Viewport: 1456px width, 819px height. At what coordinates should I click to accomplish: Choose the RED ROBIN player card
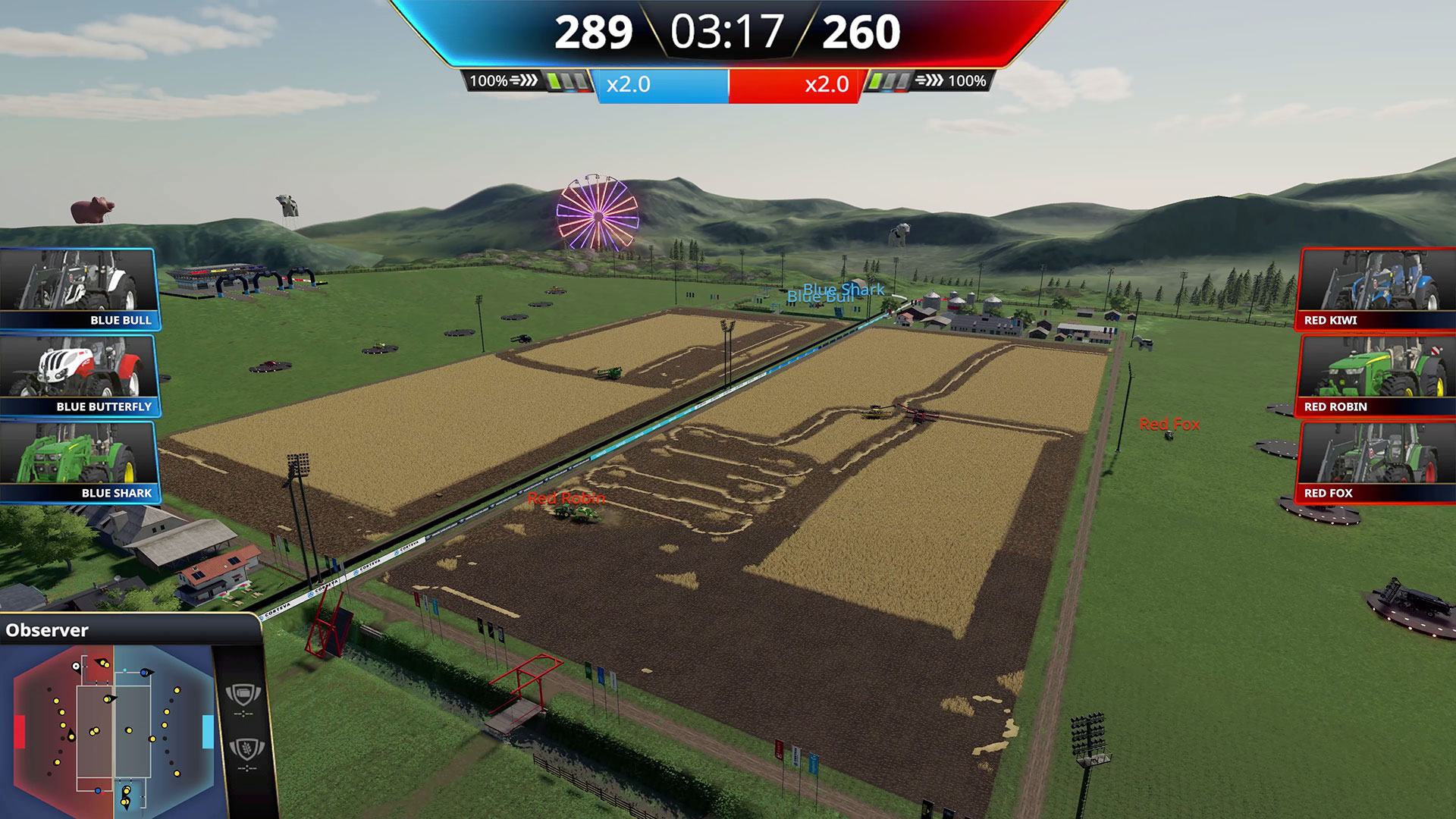[1376, 375]
